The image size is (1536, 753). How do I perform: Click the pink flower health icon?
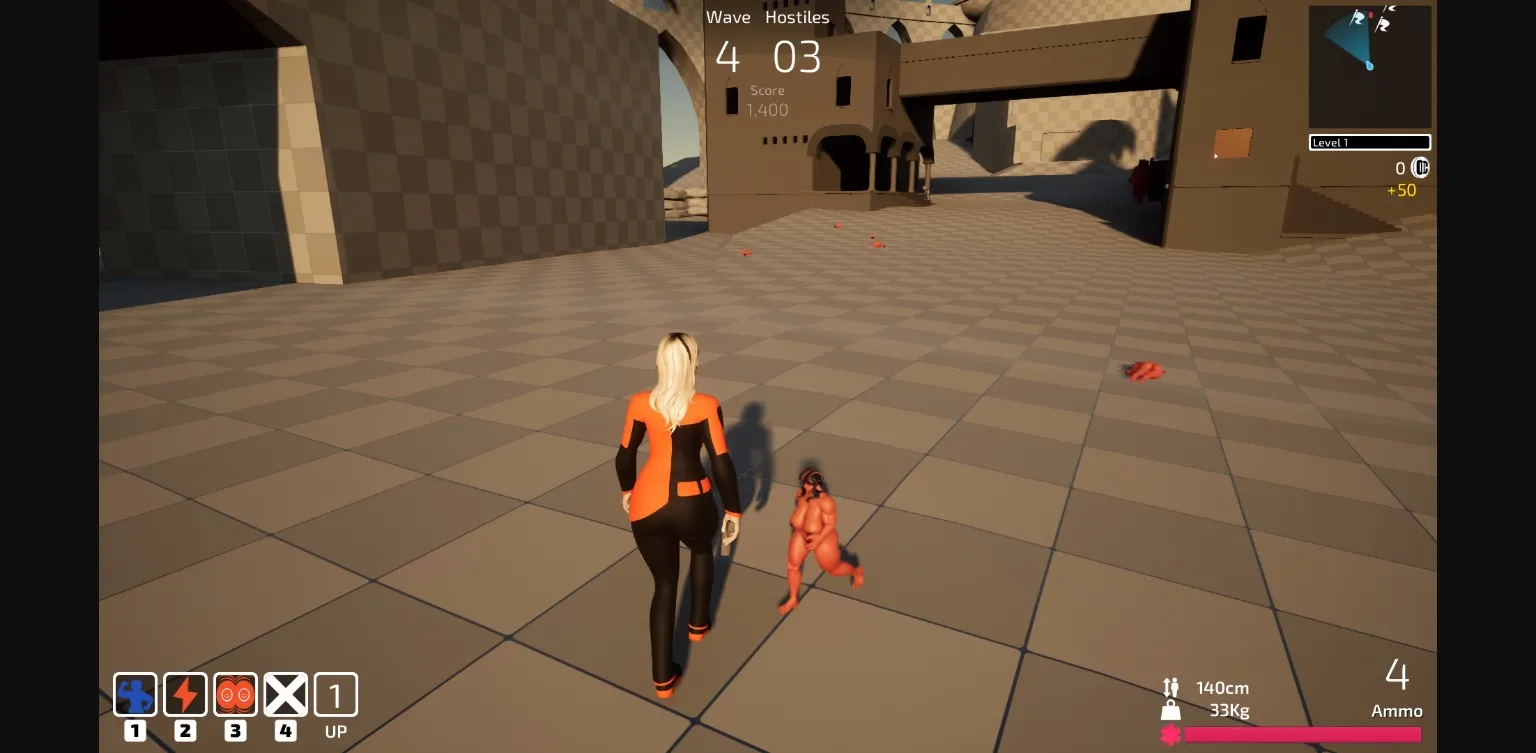click(x=1170, y=733)
